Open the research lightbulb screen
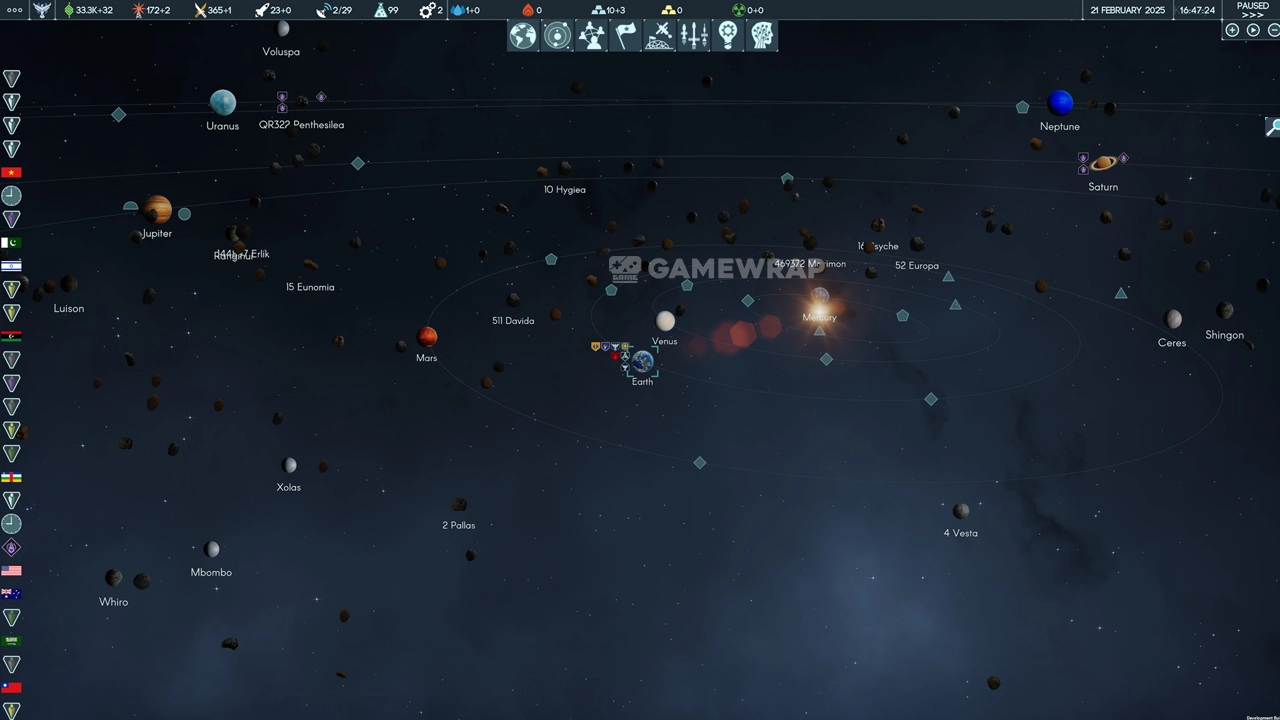 [728, 36]
